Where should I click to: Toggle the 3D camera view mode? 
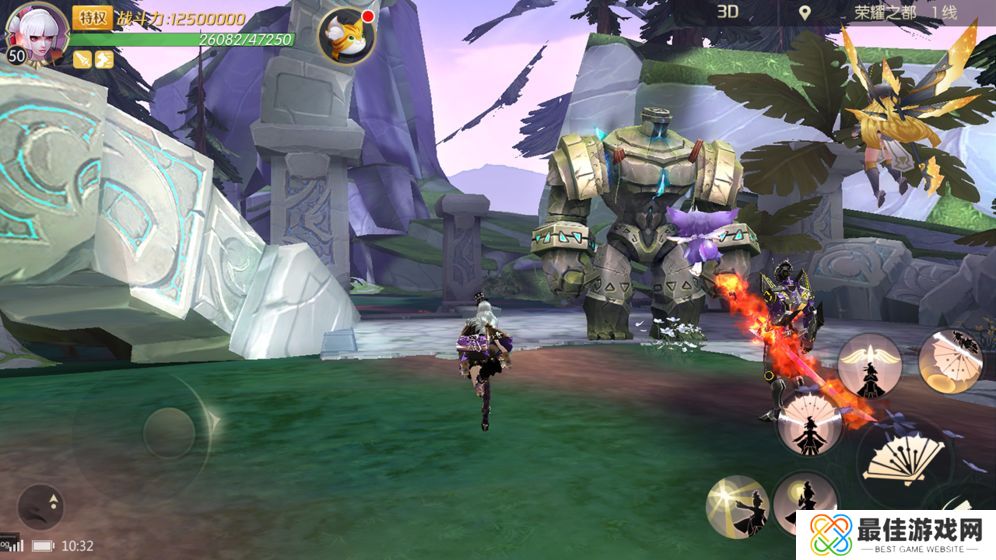point(727,12)
